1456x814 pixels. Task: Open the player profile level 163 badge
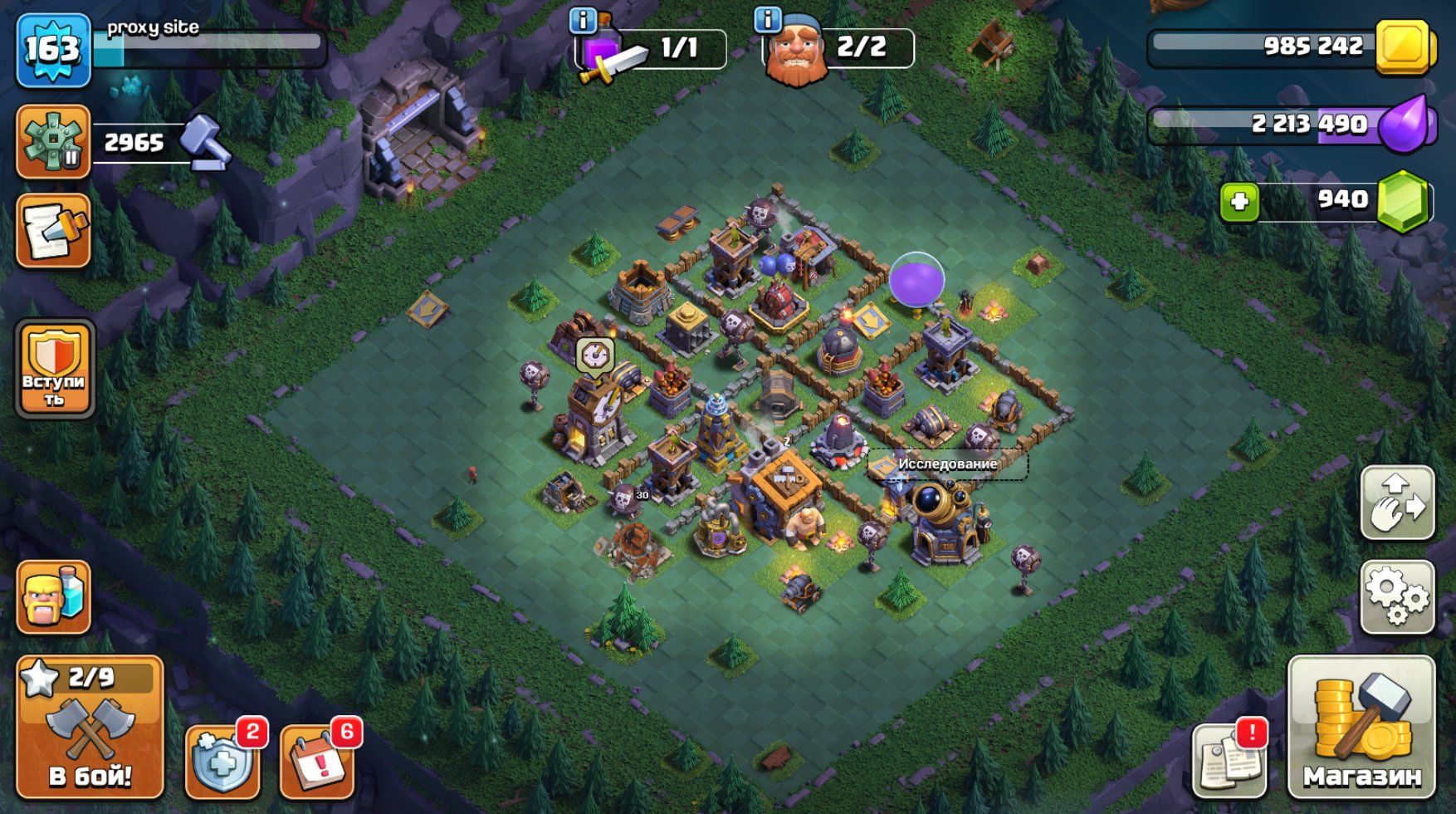coord(53,51)
